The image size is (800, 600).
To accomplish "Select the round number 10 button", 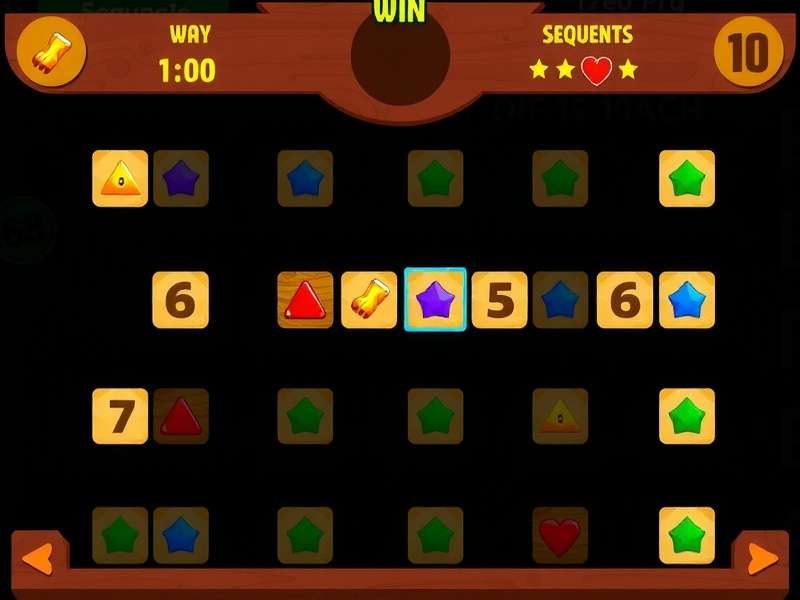I will 748,51.
